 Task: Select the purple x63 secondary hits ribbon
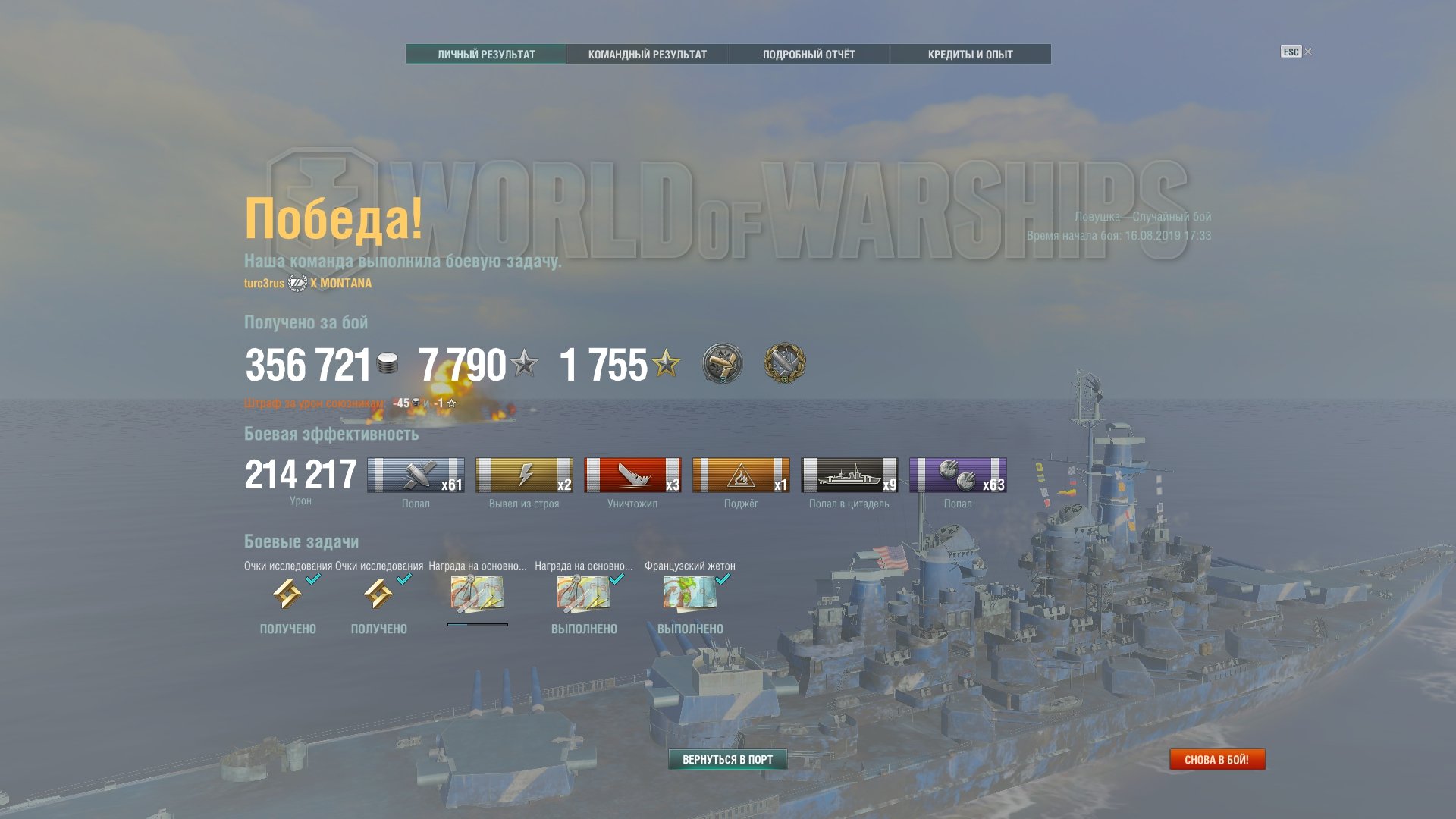(x=958, y=475)
